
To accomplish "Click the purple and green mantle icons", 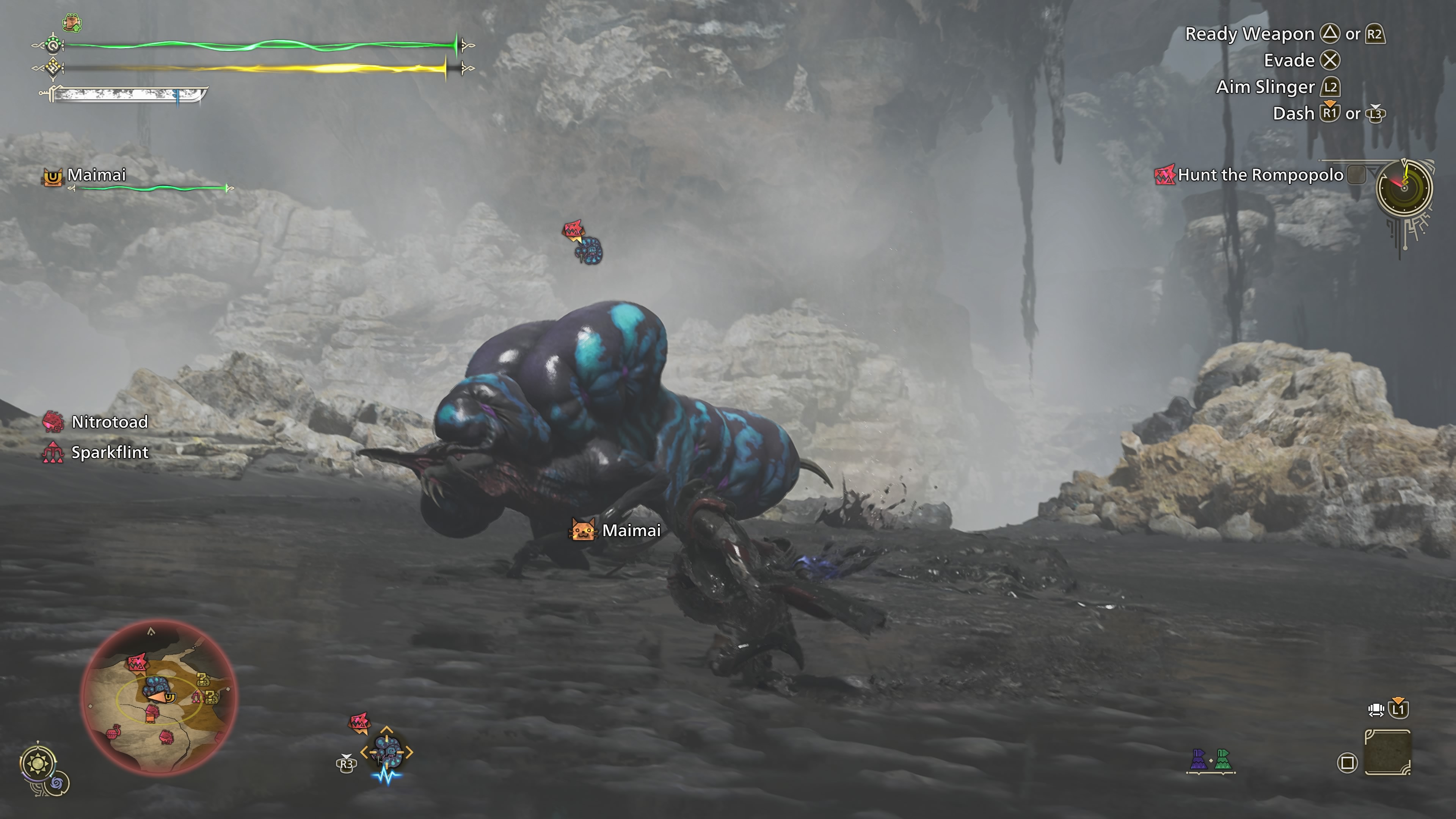I will pos(1211,759).
